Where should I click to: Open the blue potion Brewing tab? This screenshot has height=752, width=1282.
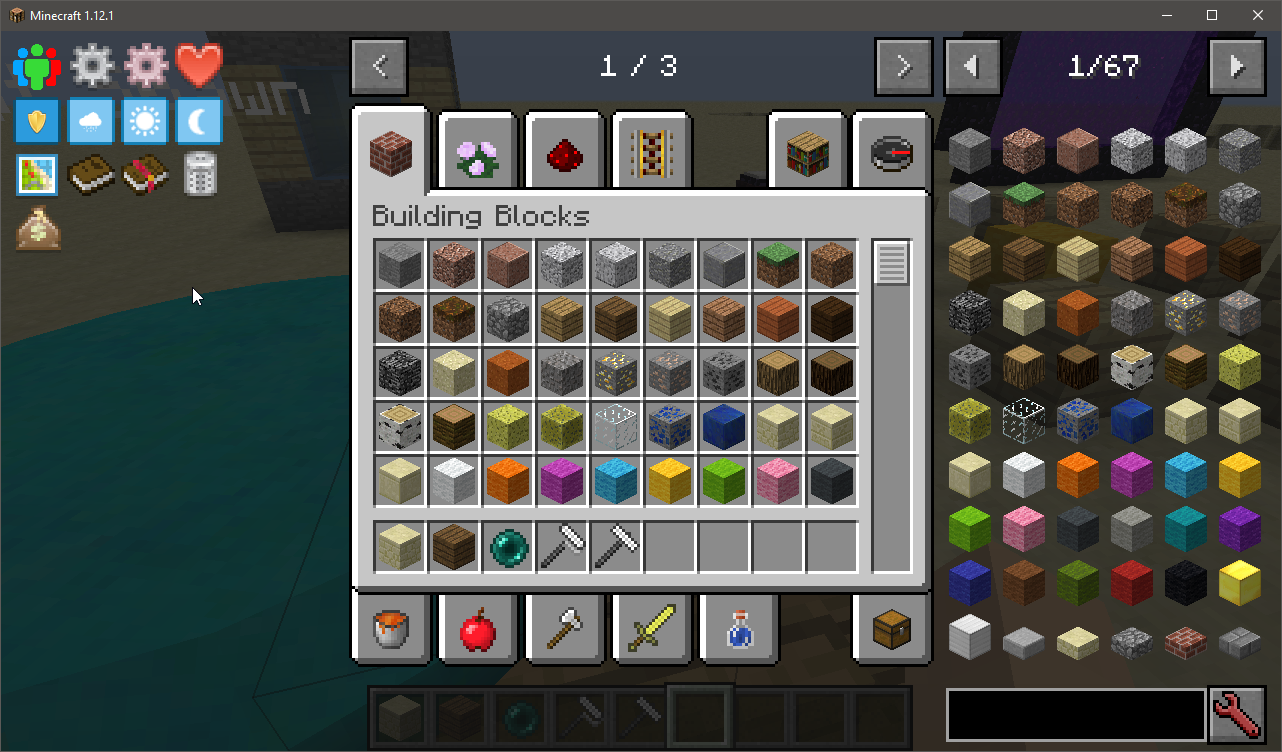click(x=738, y=630)
